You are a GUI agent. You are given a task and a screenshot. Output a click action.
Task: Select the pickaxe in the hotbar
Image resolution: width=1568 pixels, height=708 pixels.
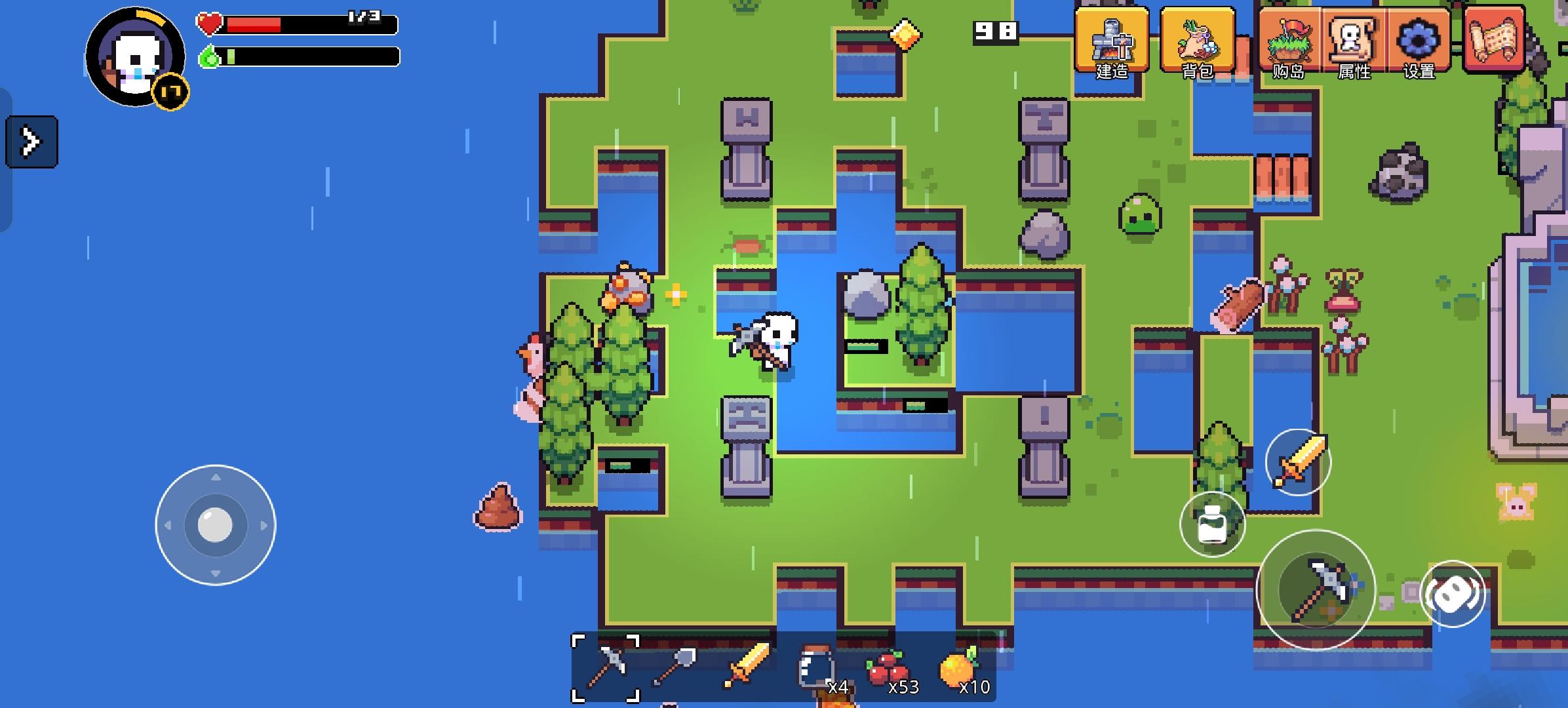(x=606, y=669)
